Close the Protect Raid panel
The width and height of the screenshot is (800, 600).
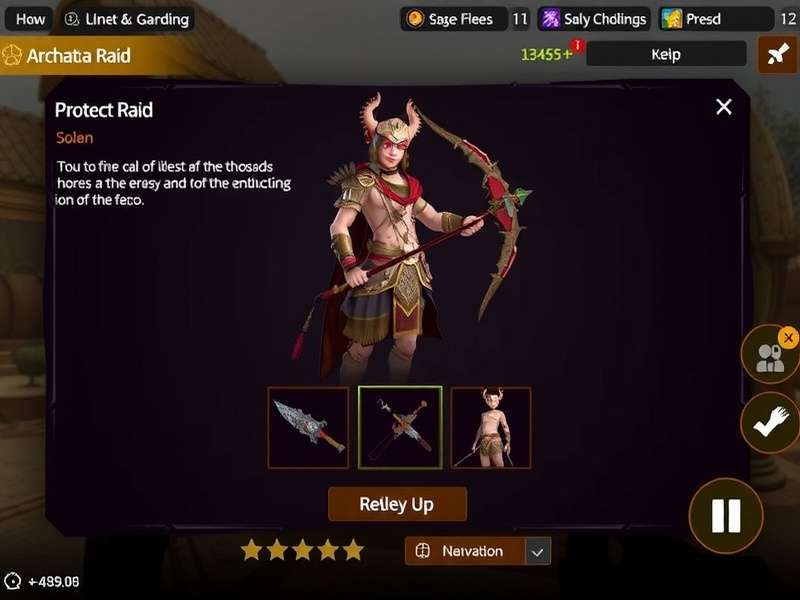pyautogui.click(x=724, y=107)
